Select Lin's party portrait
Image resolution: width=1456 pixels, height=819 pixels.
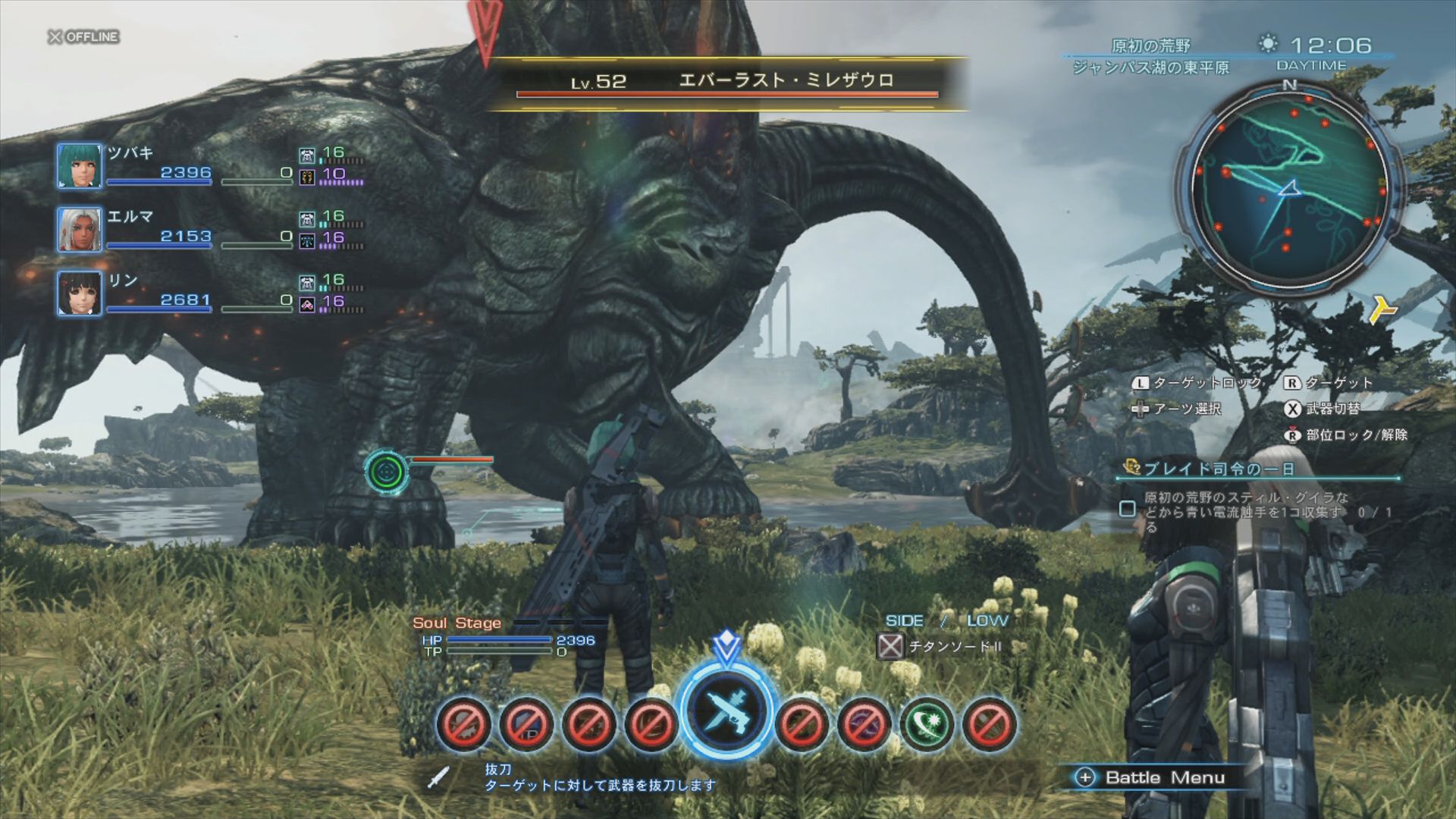[80, 293]
